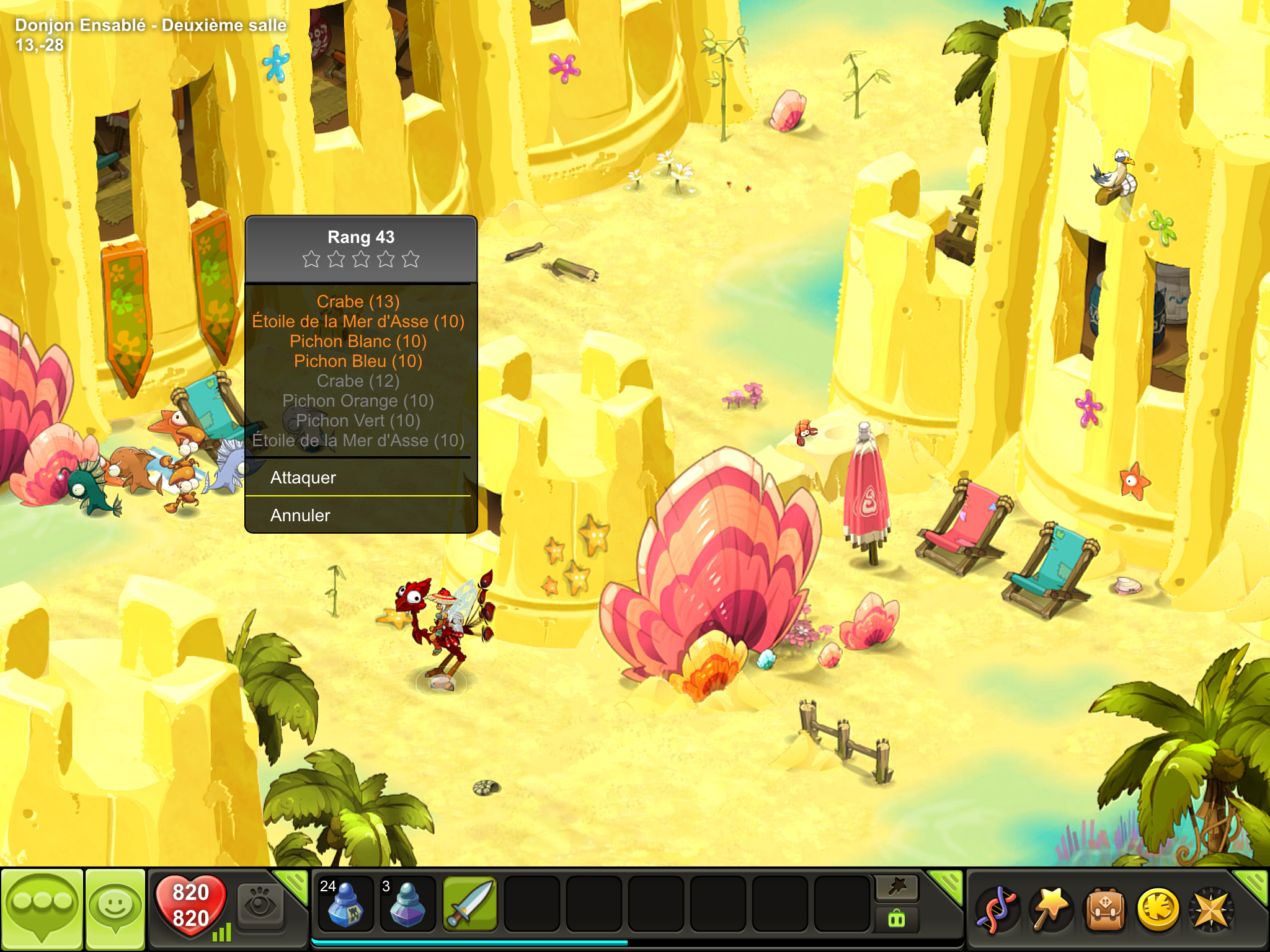The height and width of the screenshot is (952, 1270).
Task: Switch shortcut bar to spells wand tab
Action: point(897,888)
